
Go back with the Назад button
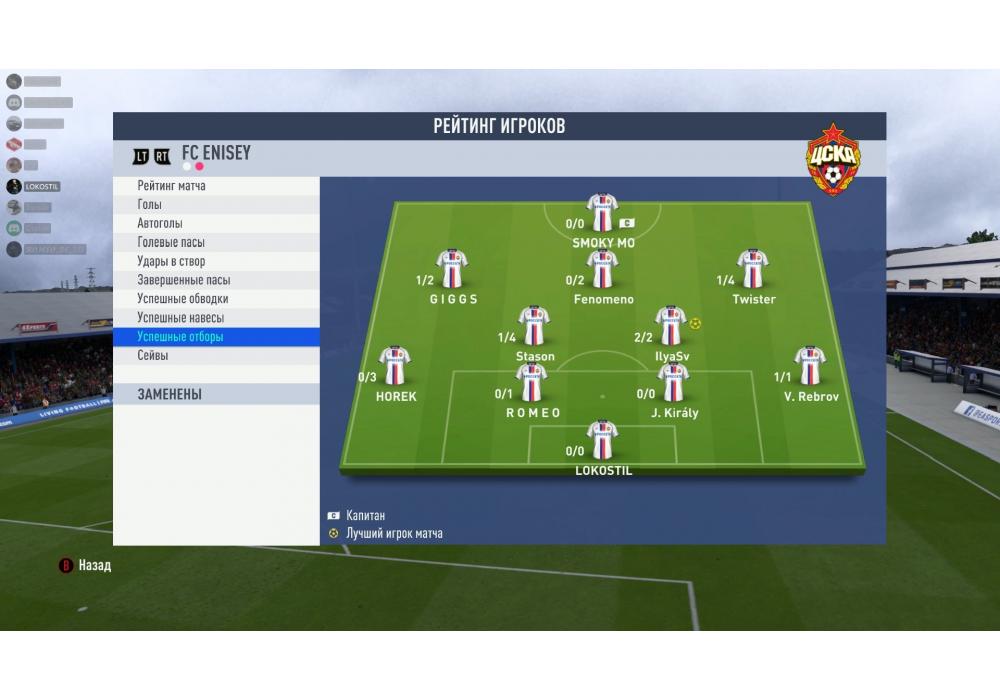[x=86, y=566]
